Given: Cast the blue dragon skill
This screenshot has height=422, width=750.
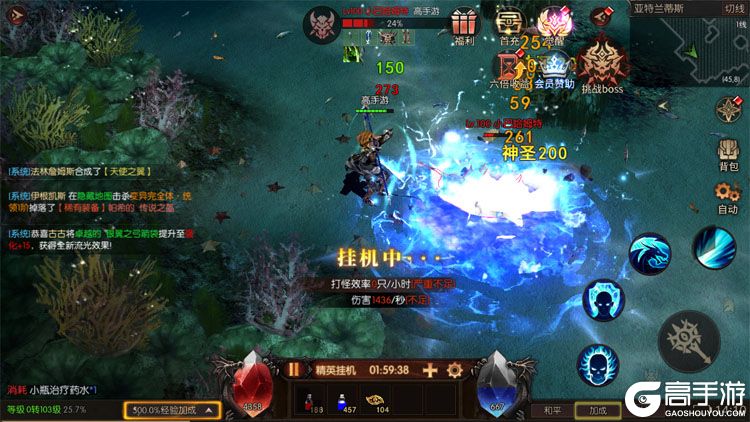Looking at the screenshot, I should [650, 256].
